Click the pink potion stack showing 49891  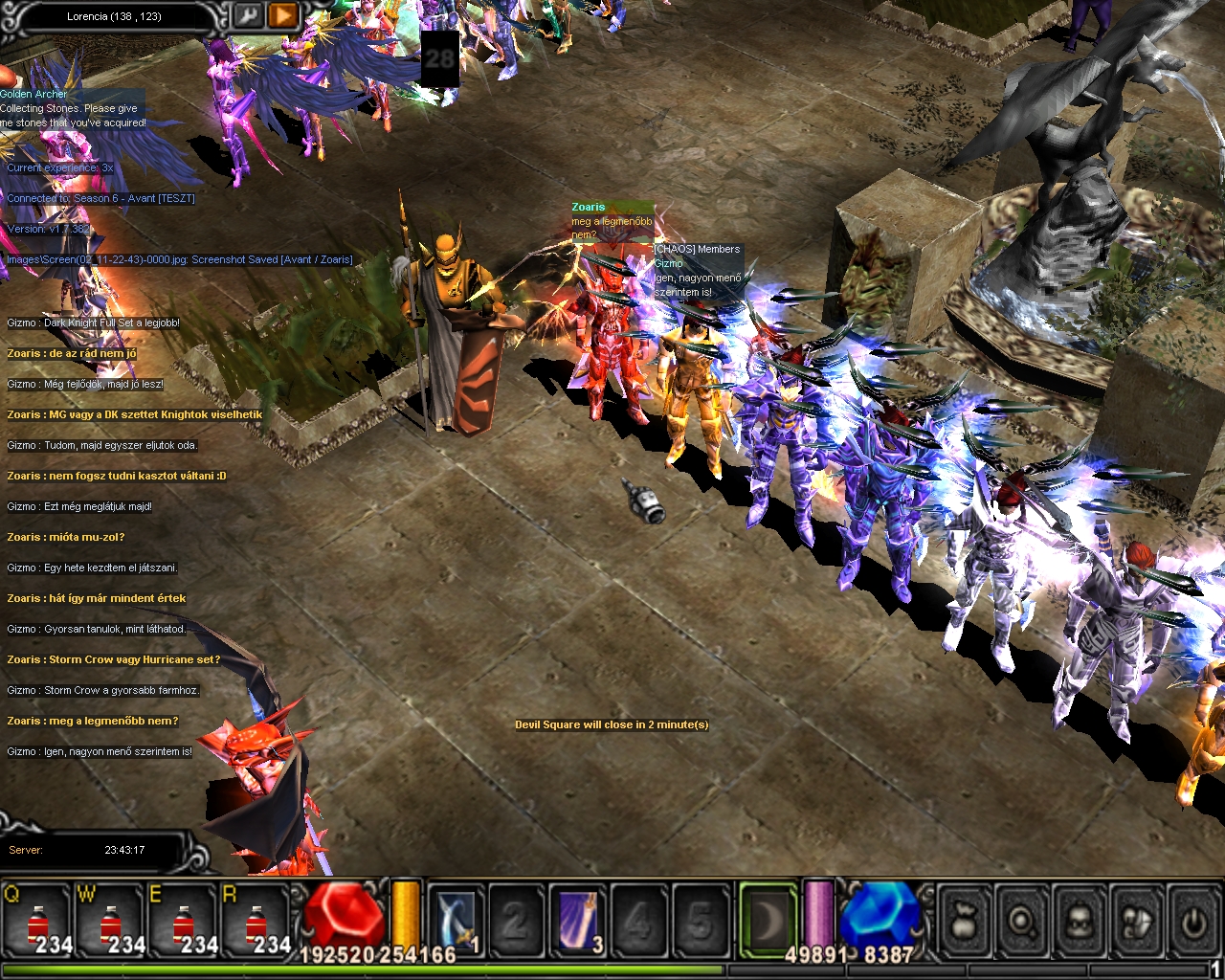pos(818,917)
